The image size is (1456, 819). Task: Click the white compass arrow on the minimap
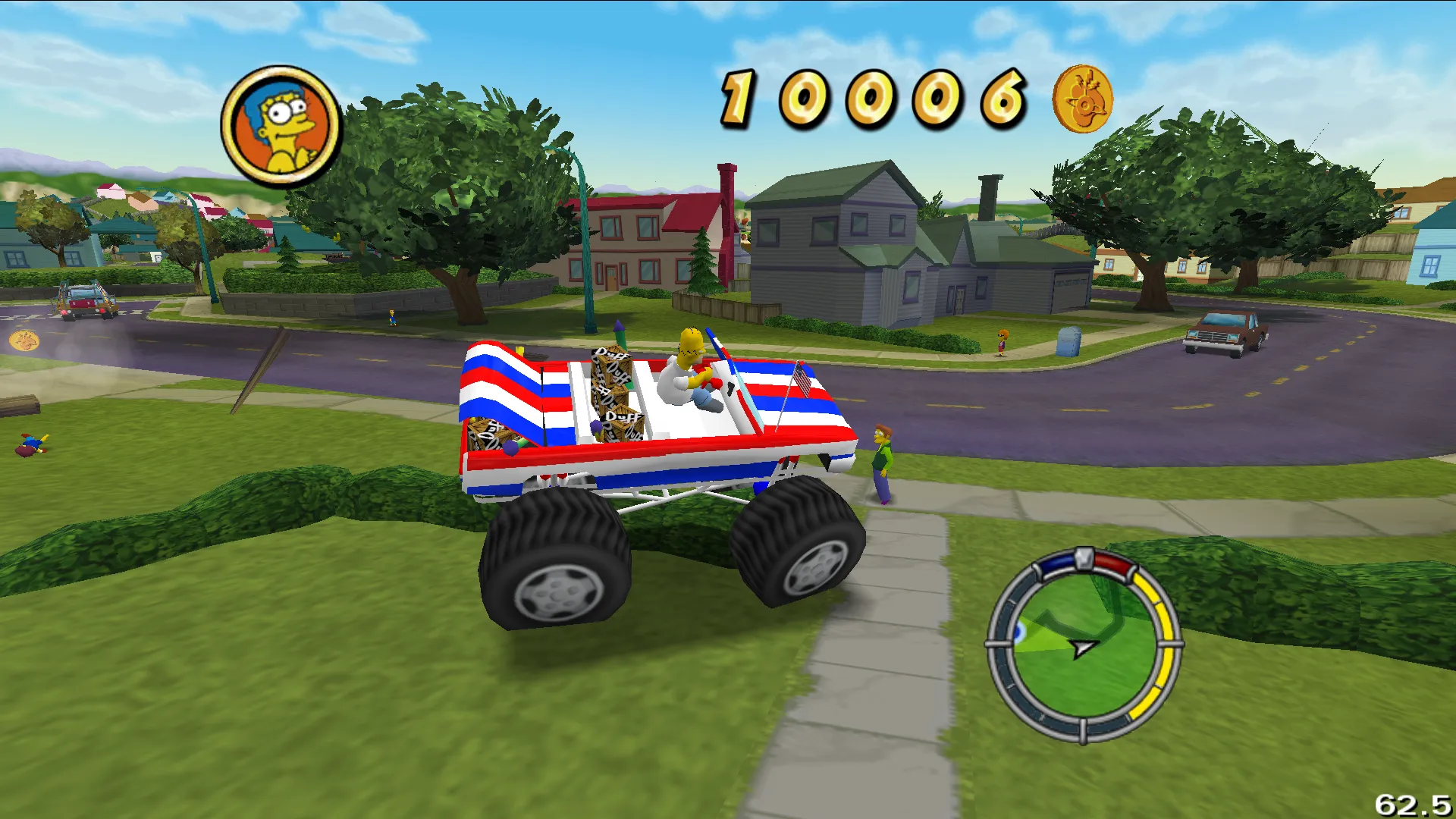(x=1081, y=648)
